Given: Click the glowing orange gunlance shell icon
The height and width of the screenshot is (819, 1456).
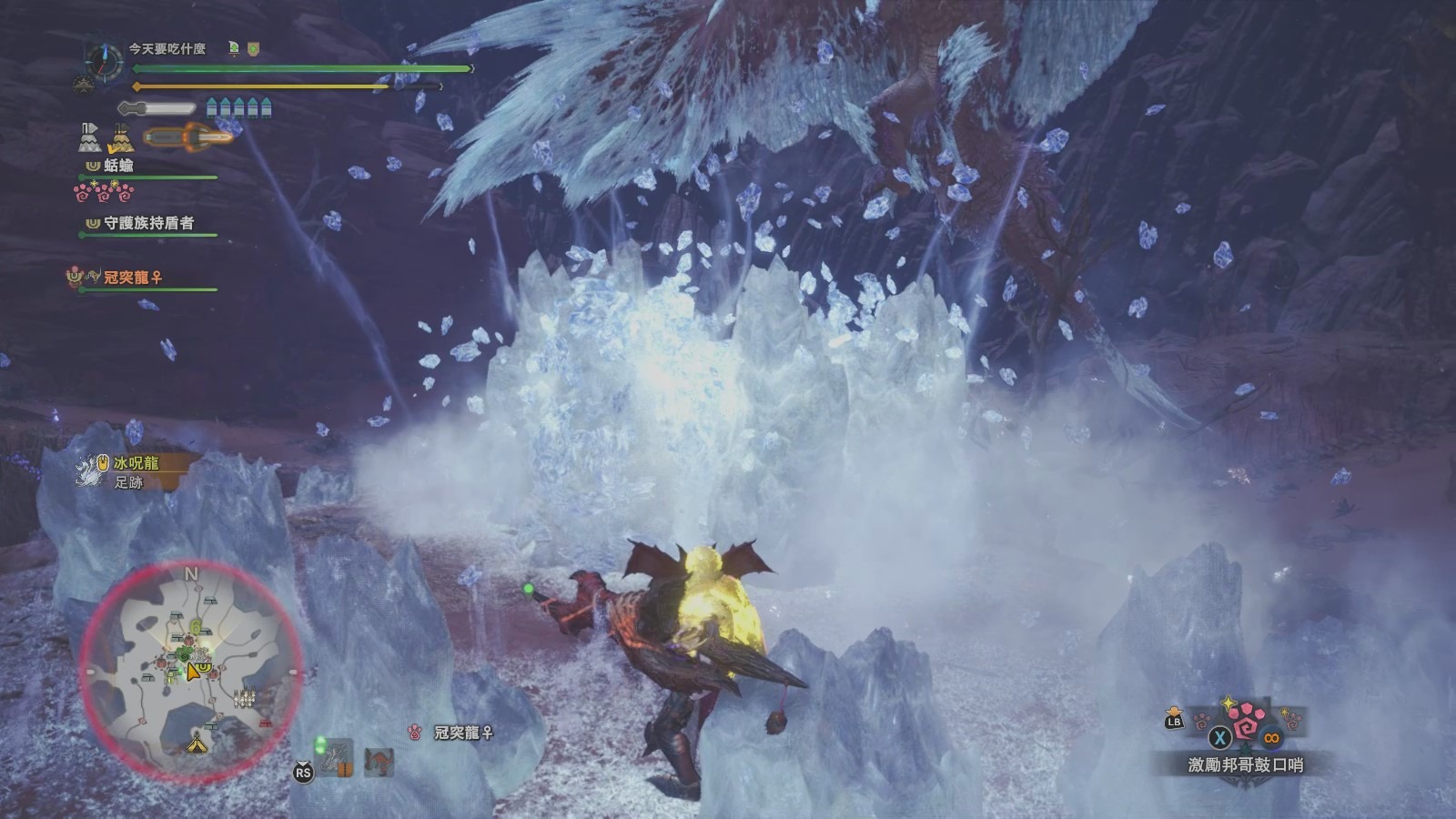Looking at the screenshot, I should 189,137.
